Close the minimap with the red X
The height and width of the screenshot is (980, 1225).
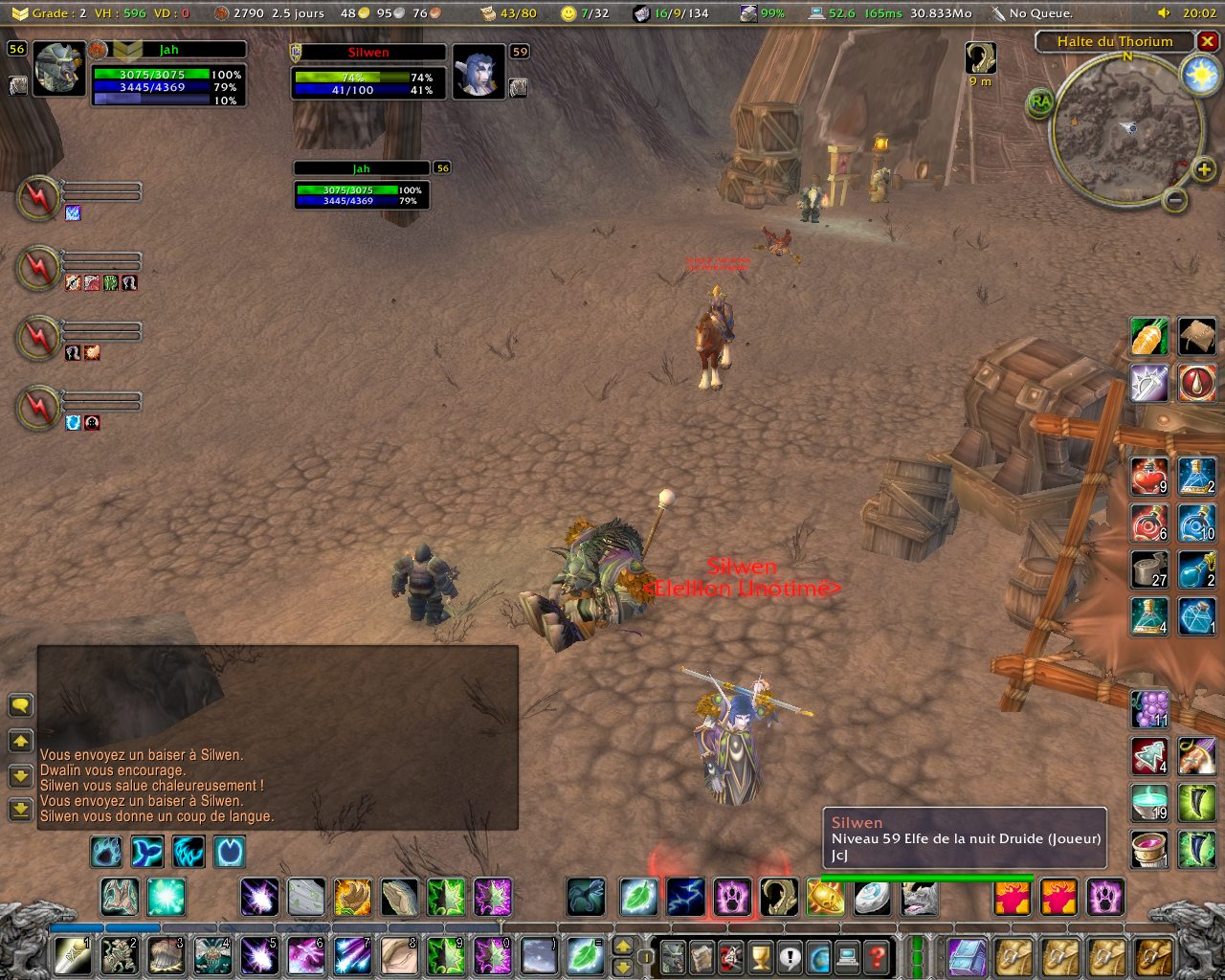1208,42
